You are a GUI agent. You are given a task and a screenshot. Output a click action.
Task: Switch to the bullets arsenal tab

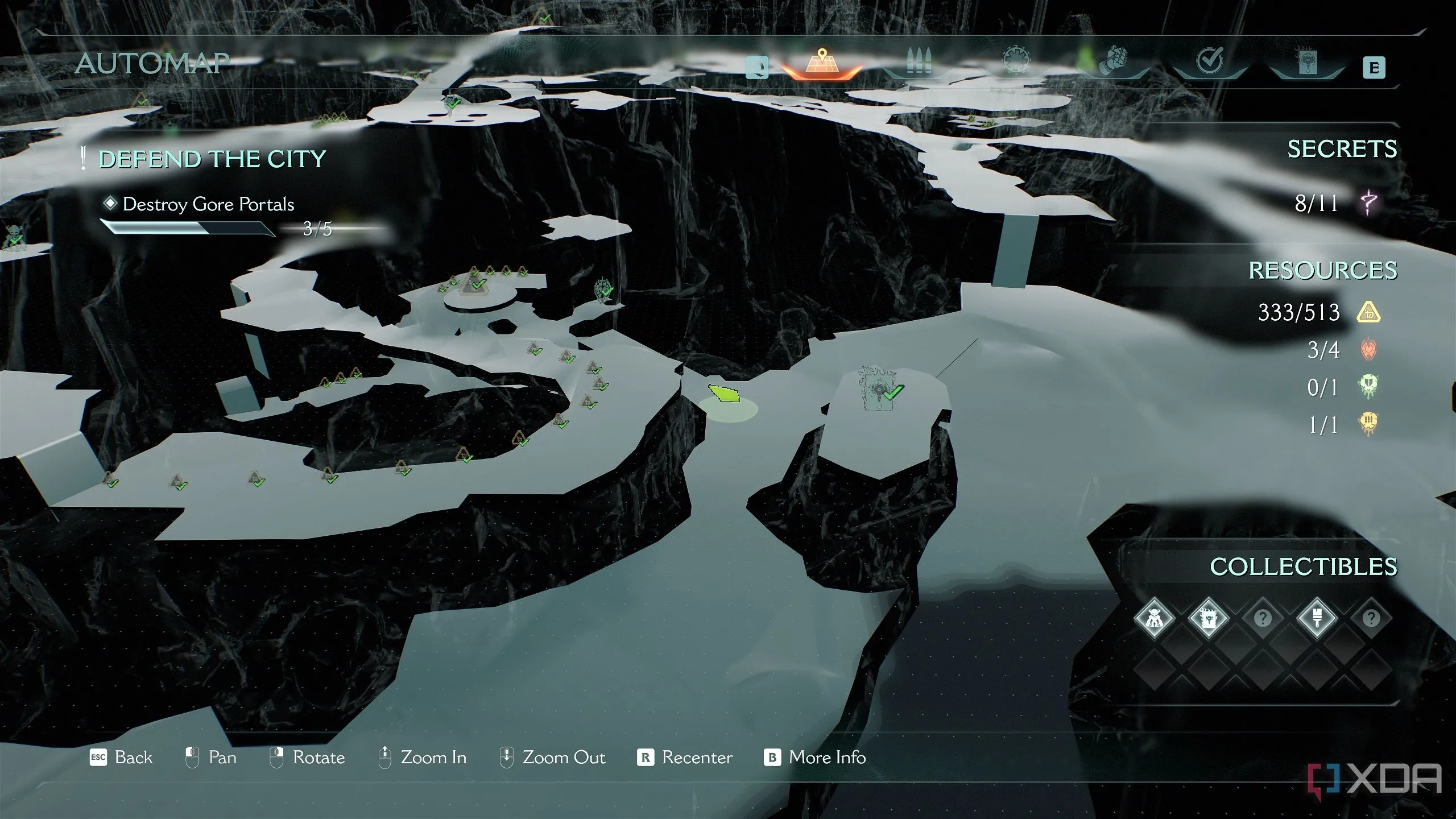point(917,63)
